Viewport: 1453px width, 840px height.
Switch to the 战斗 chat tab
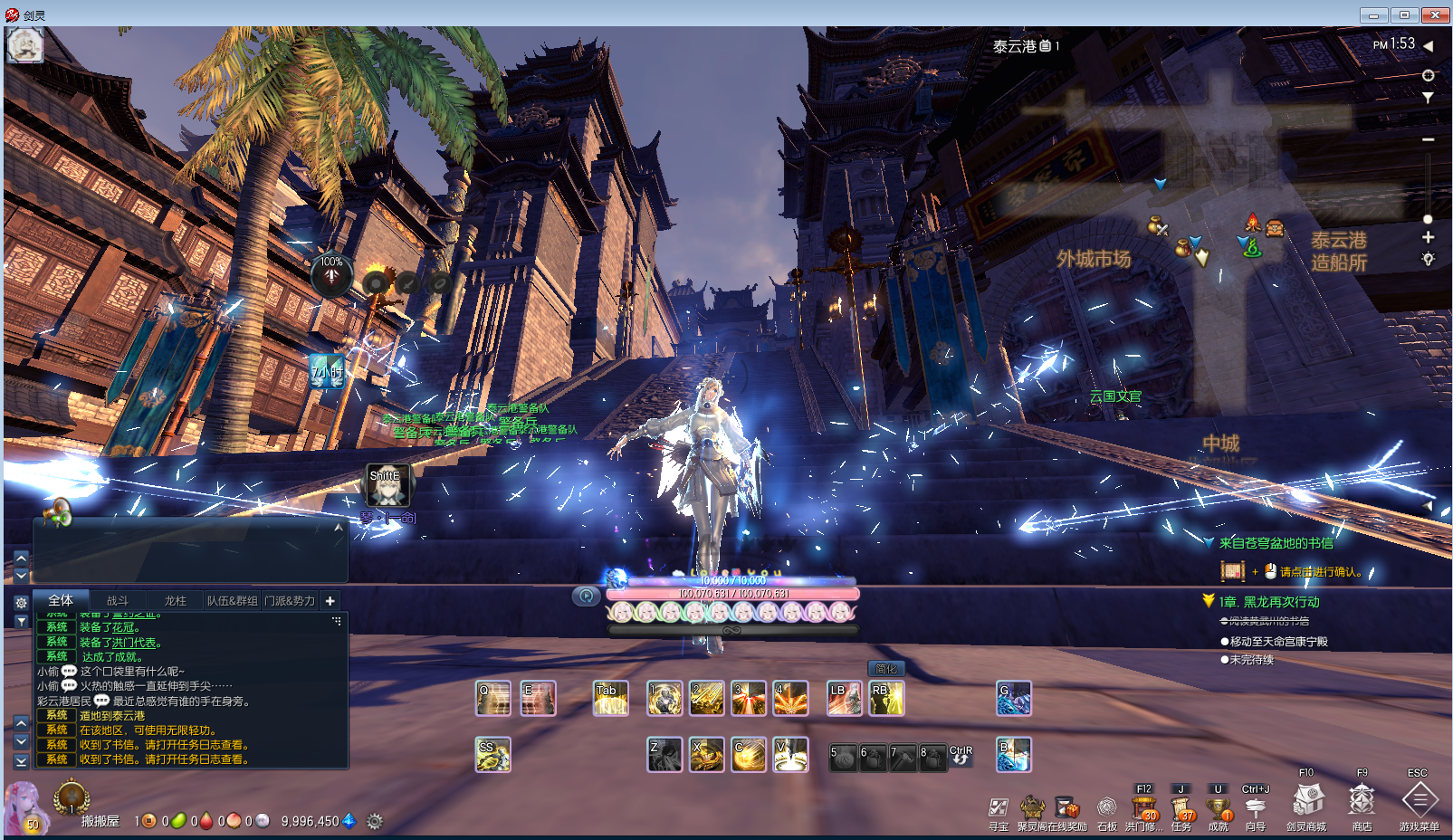[118, 601]
